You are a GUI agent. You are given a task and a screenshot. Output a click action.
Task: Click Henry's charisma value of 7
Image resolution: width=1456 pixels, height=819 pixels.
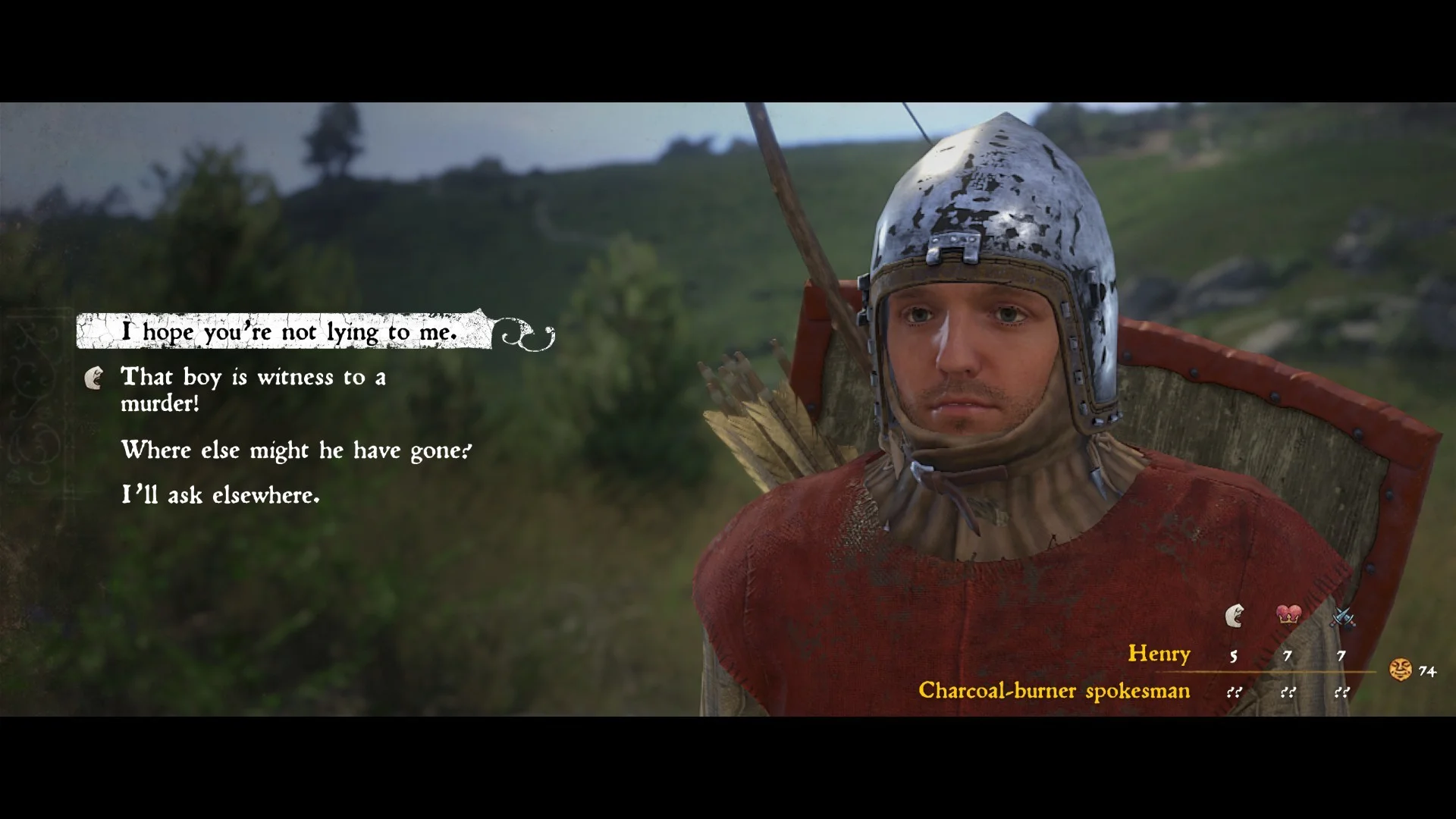[x=1289, y=655]
